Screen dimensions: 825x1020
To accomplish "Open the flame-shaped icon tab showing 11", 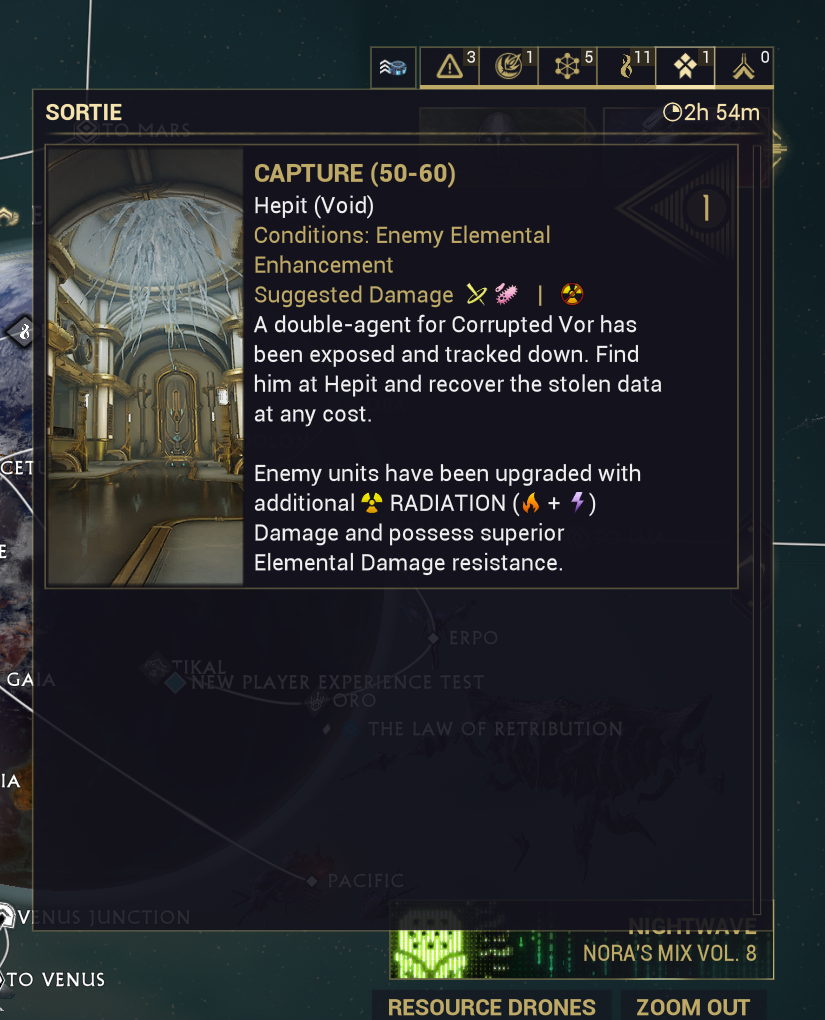I will (x=627, y=67).
